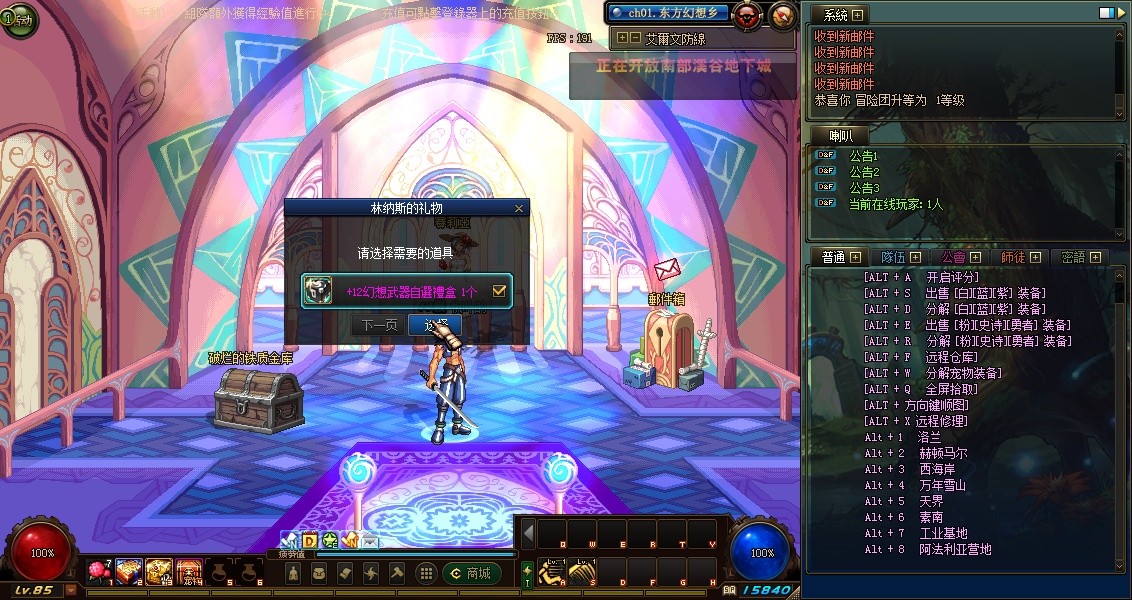This screenshot has width=1132, height=600.
Task: Switch to the 普通 chat tab
Action: coord(833,257)
